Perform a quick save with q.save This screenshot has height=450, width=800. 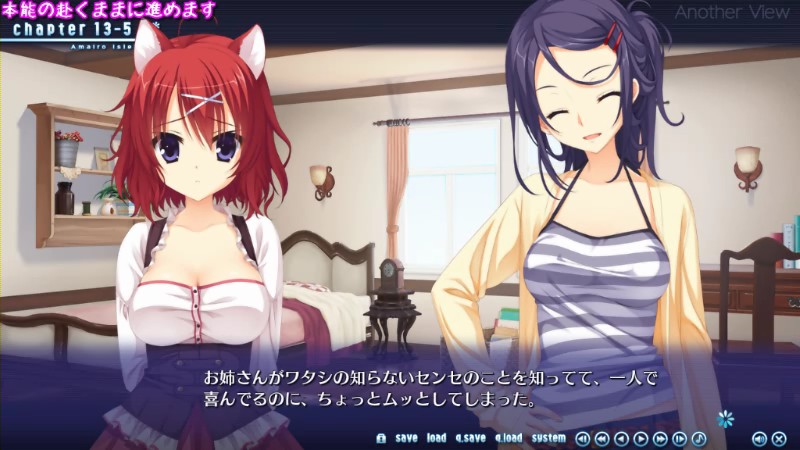point(470,438)
